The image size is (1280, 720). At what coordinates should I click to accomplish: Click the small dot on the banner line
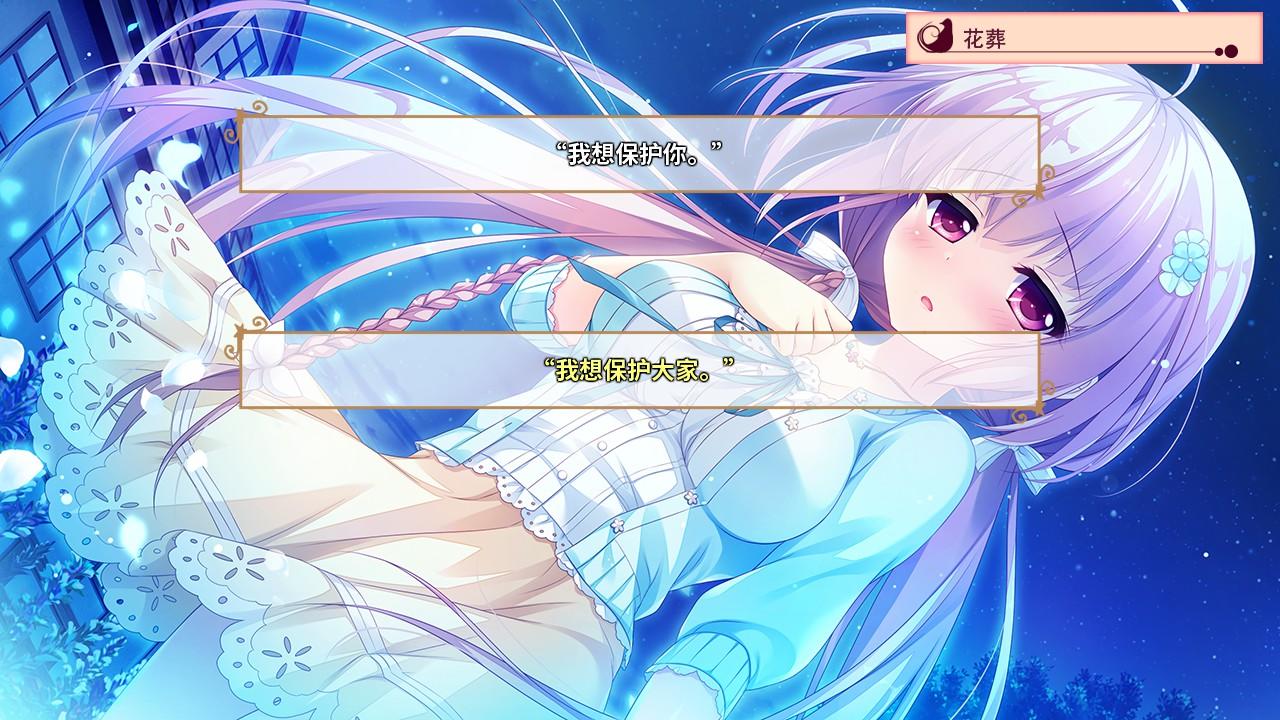click(x=1219, y=51)
